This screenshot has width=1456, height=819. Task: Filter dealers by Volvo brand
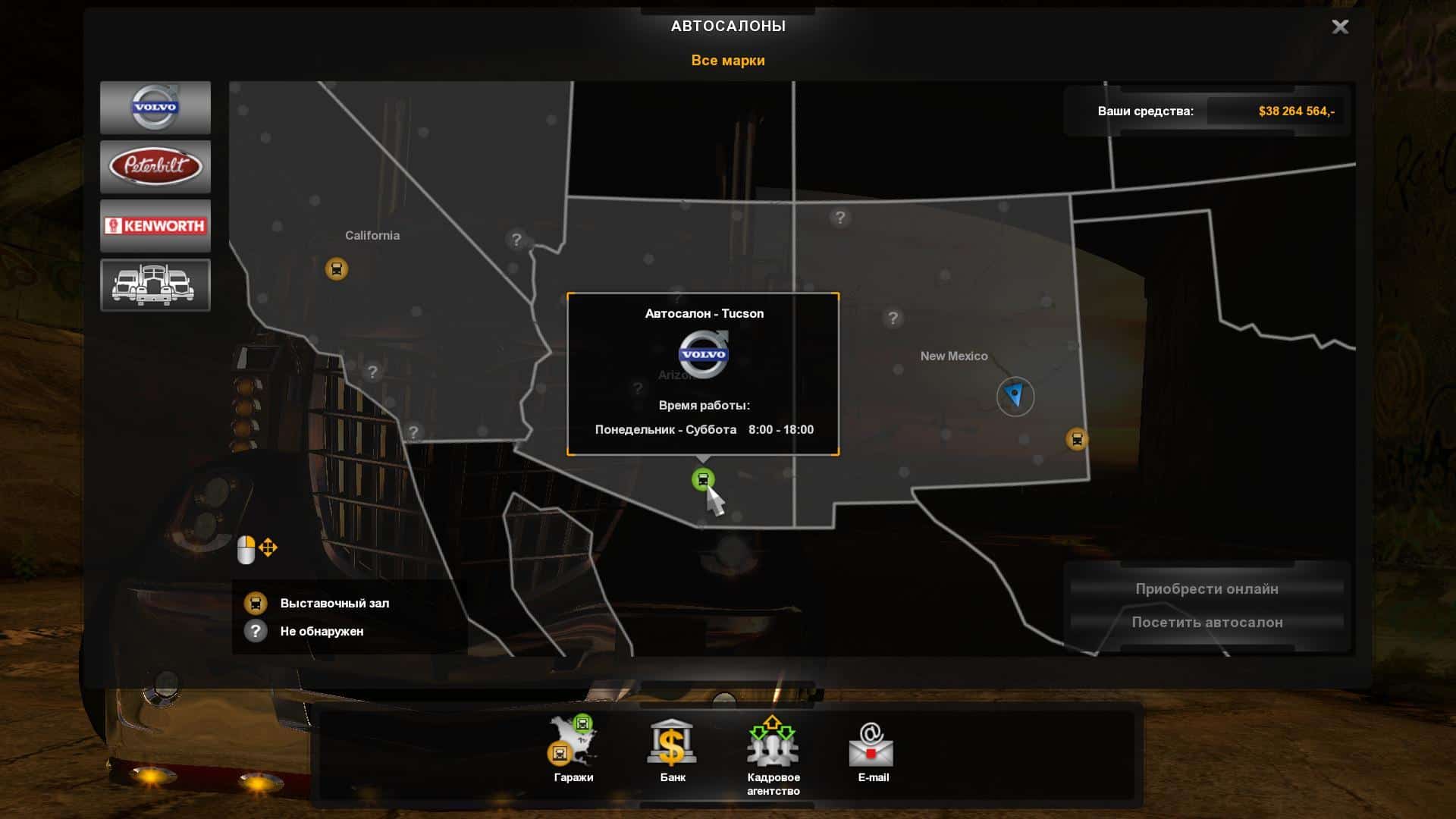pyautogui.click(x=155, y=108)
